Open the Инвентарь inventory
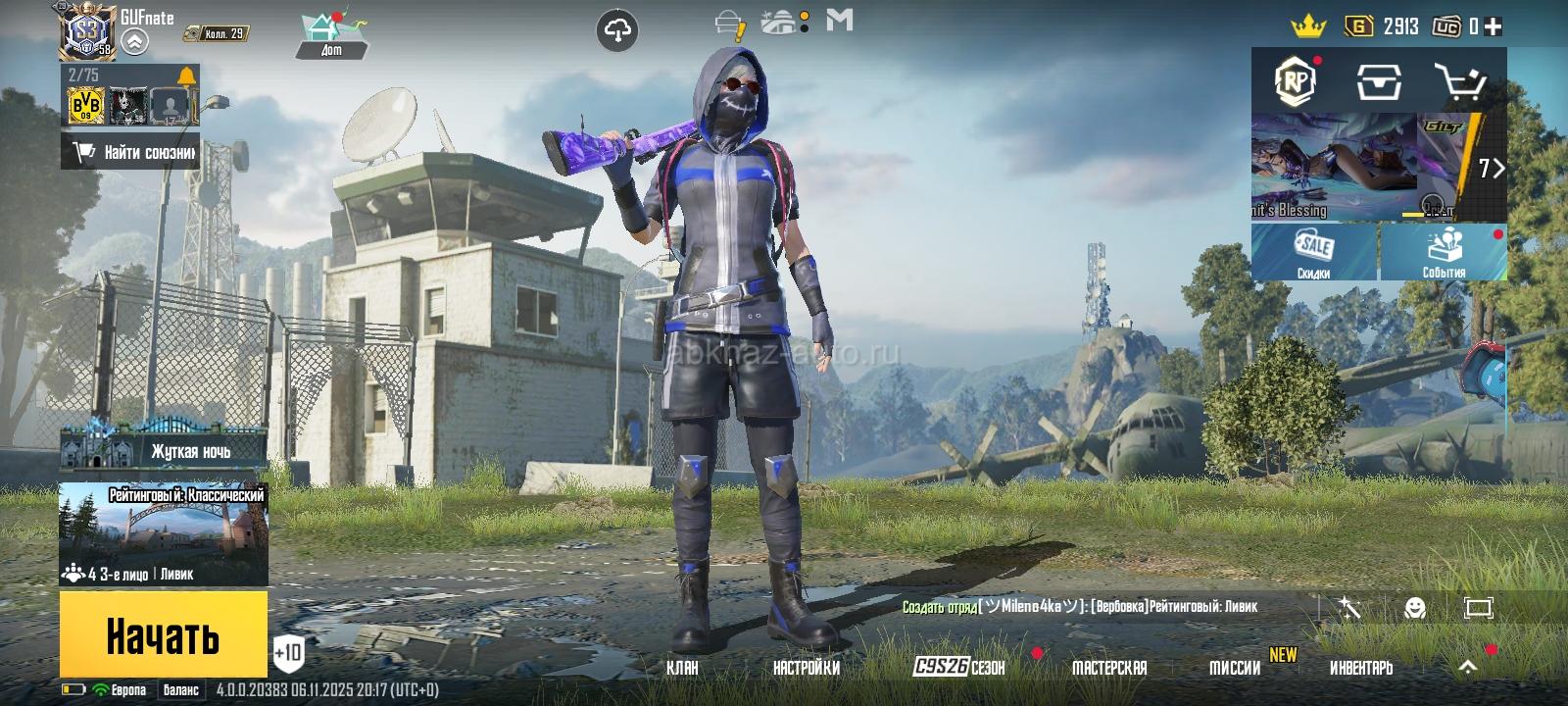This screenshot has height=706, width=1568. pyautogui.click(x=1360, y=668)
